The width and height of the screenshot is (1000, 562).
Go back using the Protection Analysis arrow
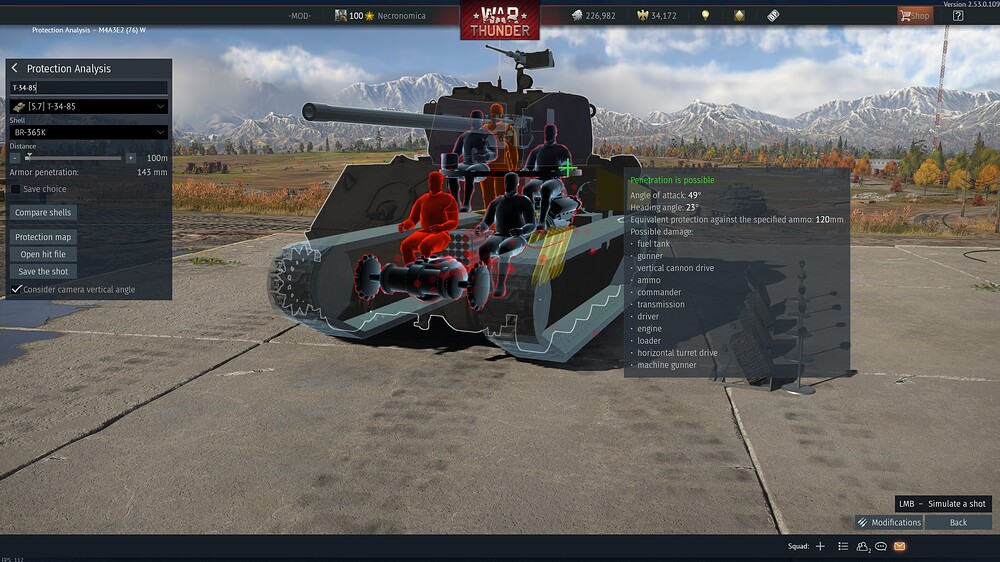[x=15, y=68]
